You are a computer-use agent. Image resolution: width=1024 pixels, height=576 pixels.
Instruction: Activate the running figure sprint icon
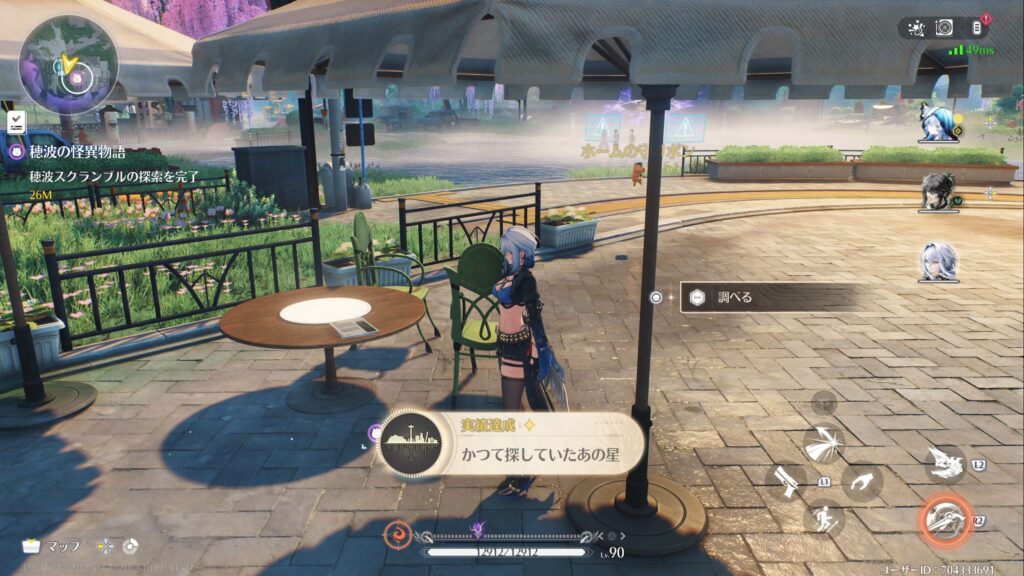(823, 518)
